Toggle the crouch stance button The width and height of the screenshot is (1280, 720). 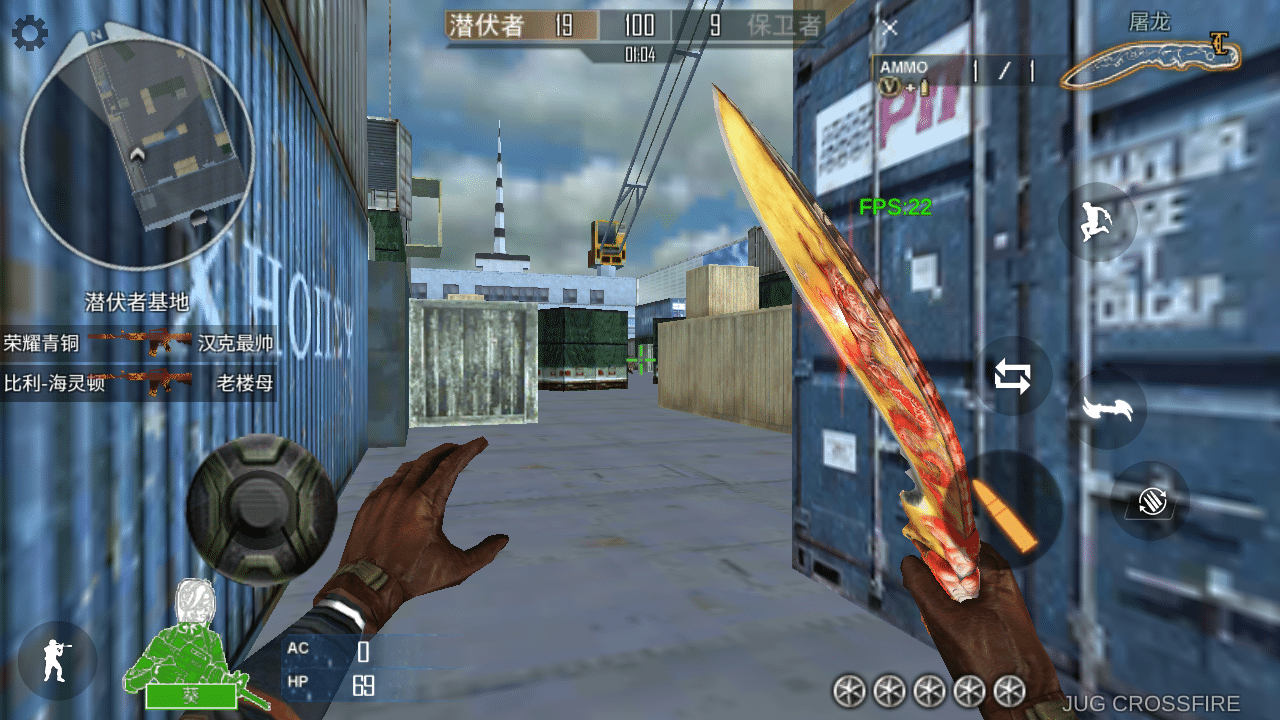(x=57, y=661)
